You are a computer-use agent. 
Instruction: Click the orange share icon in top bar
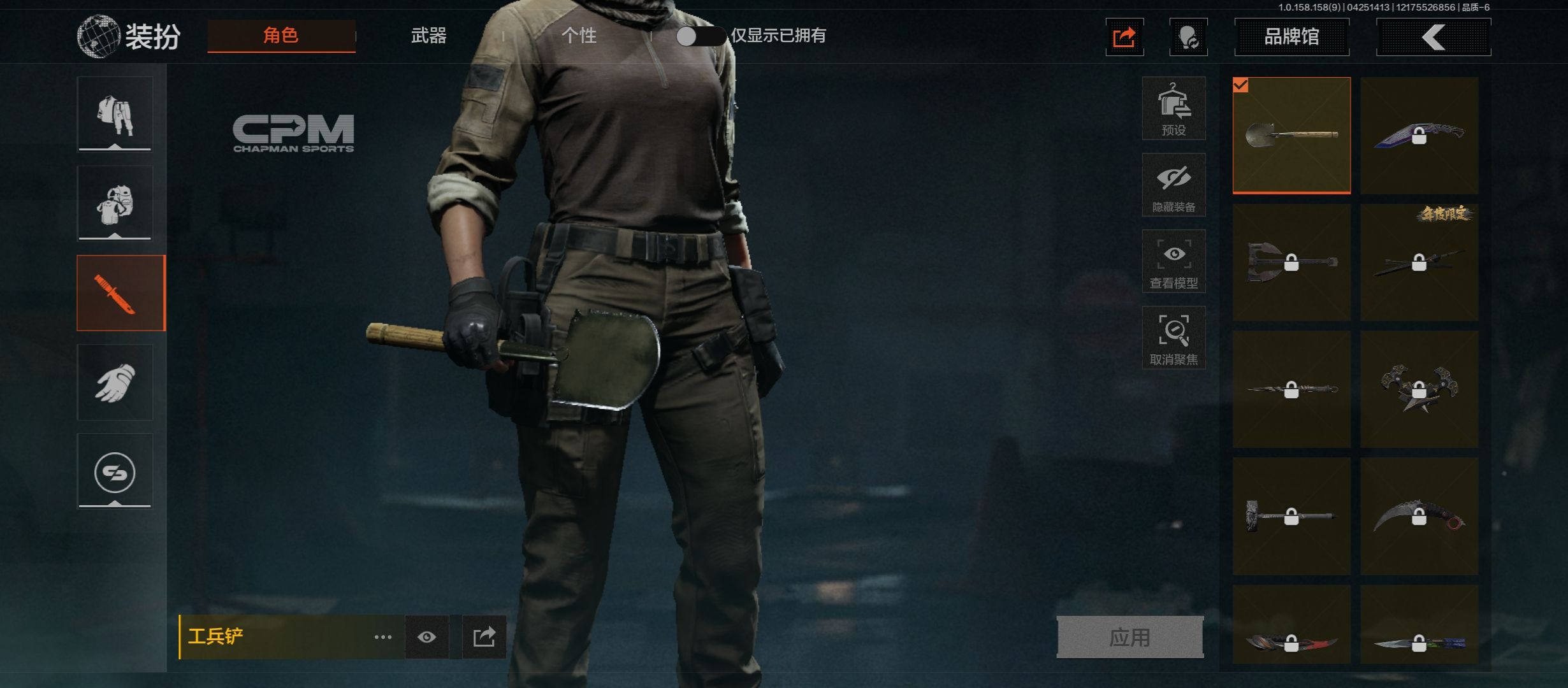[x=1124, y=38]
